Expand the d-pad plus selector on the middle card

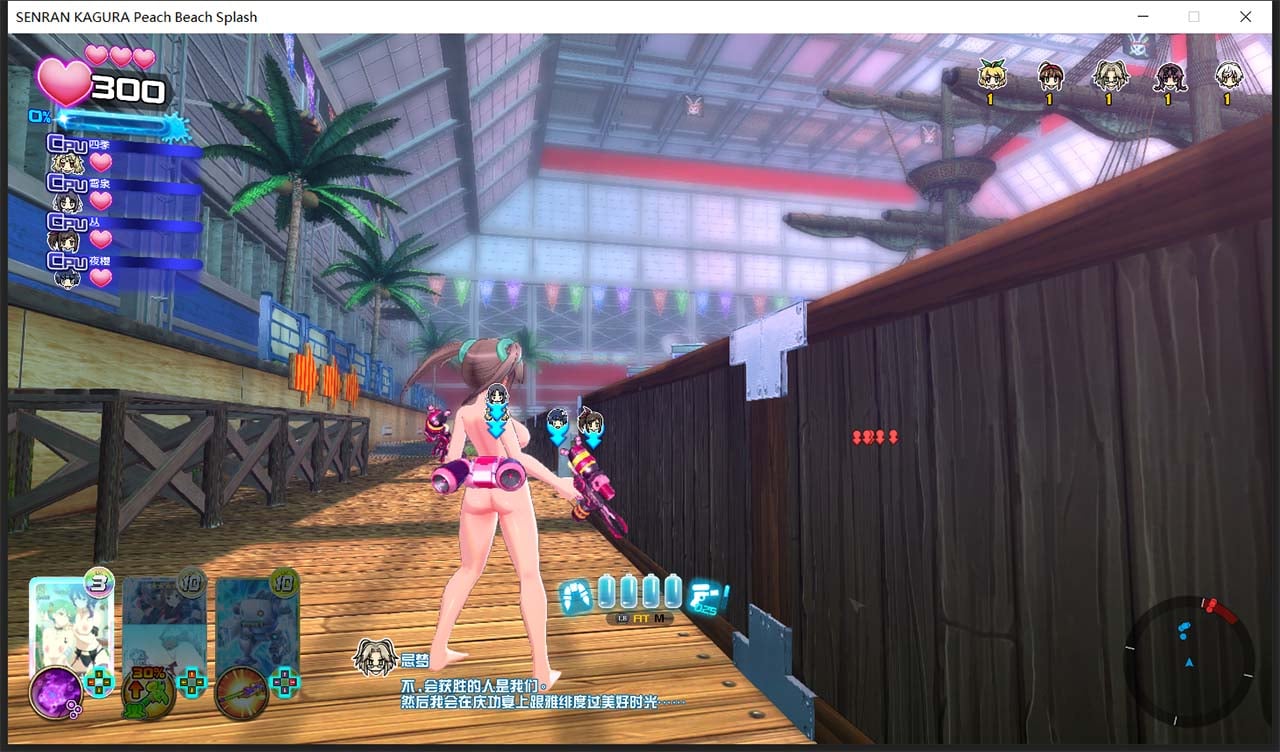pos(192,682)
